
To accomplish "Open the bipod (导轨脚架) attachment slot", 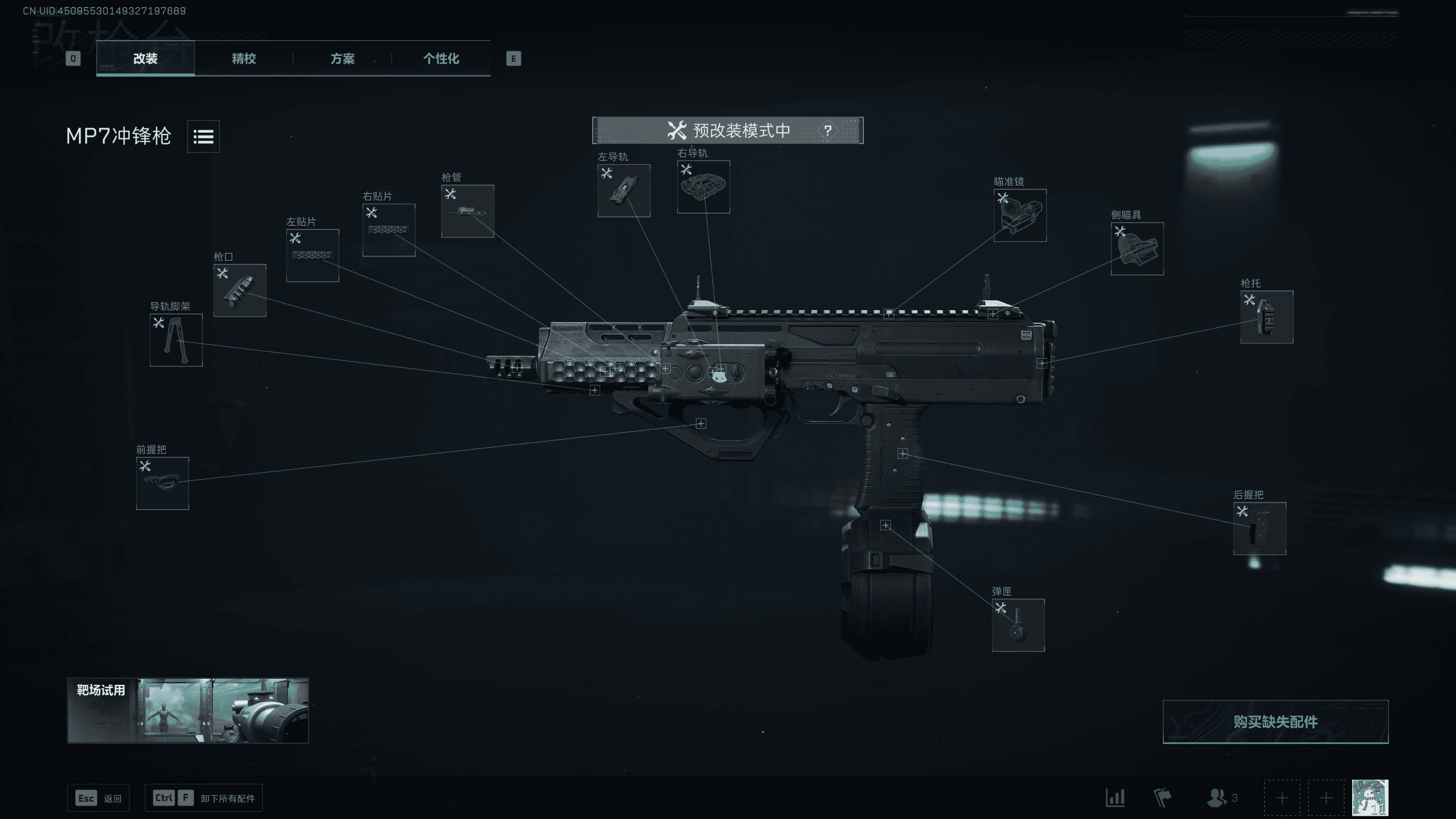I will [176, 340].
